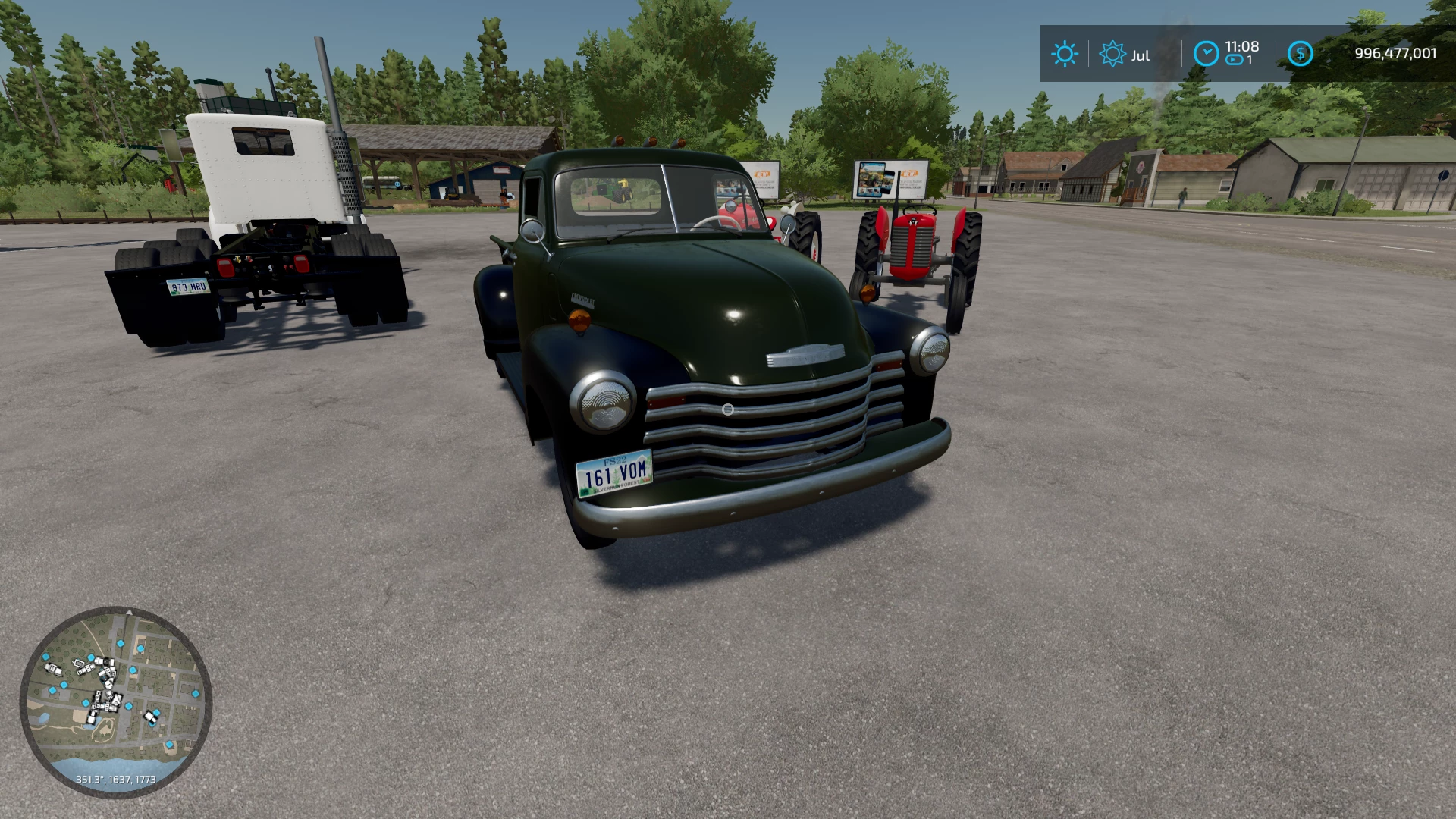The height and width of the screenshot is (819, 1456).
Task: Click the semi truck marker near the minimap lake
Action: click(92, 717)
